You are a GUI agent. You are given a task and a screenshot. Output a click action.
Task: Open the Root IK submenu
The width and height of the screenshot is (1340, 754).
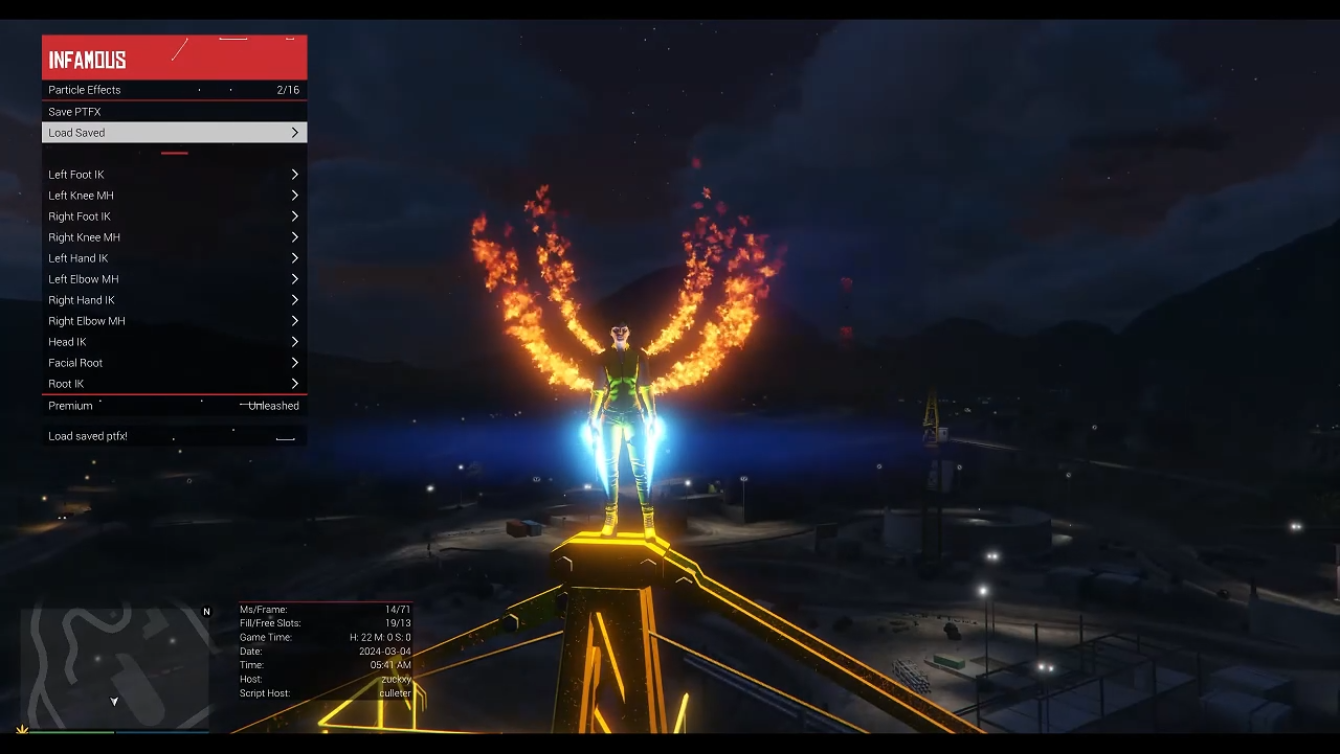tap(174, 385)
